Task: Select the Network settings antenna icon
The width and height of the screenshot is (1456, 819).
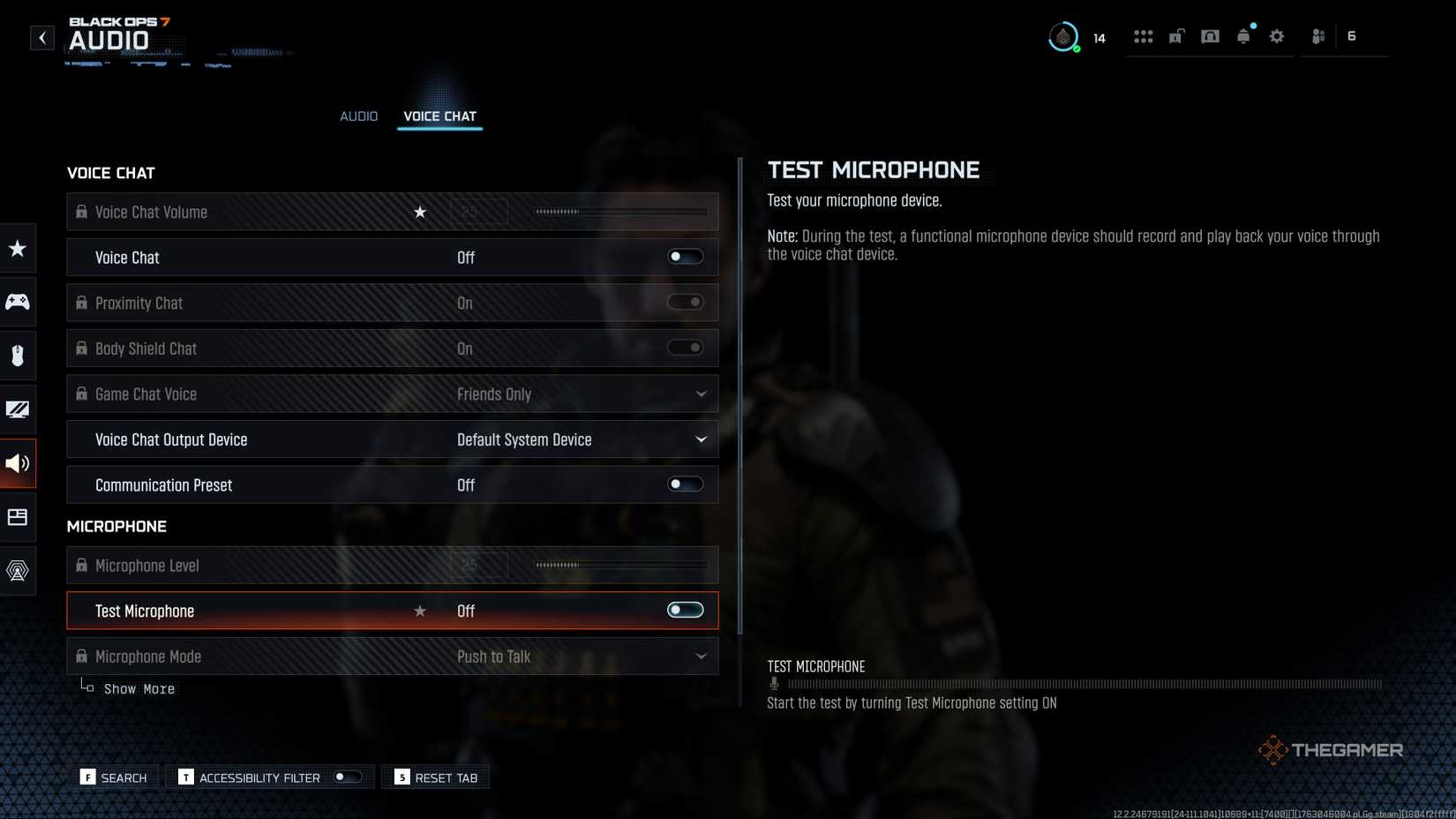Action: pyautogui.click(x=18, y=570)
